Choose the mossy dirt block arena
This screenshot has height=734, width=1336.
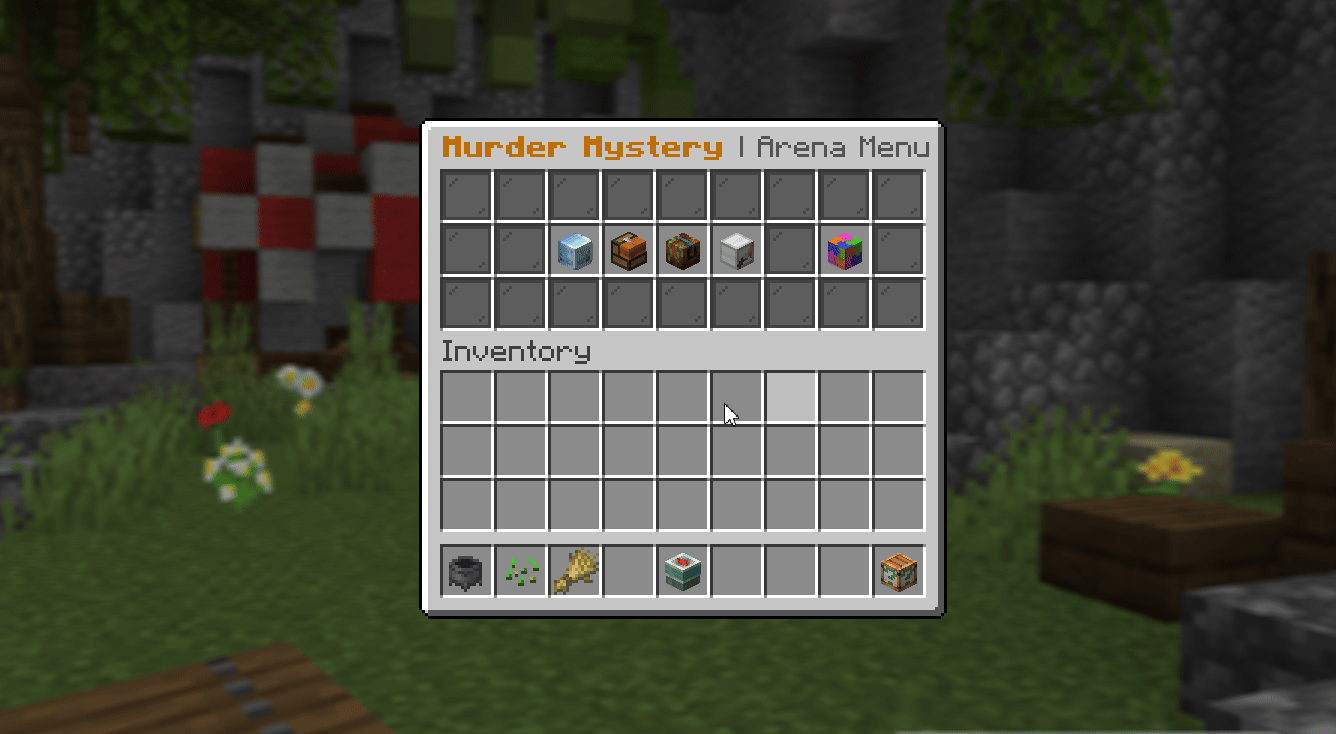coord(682,250)
